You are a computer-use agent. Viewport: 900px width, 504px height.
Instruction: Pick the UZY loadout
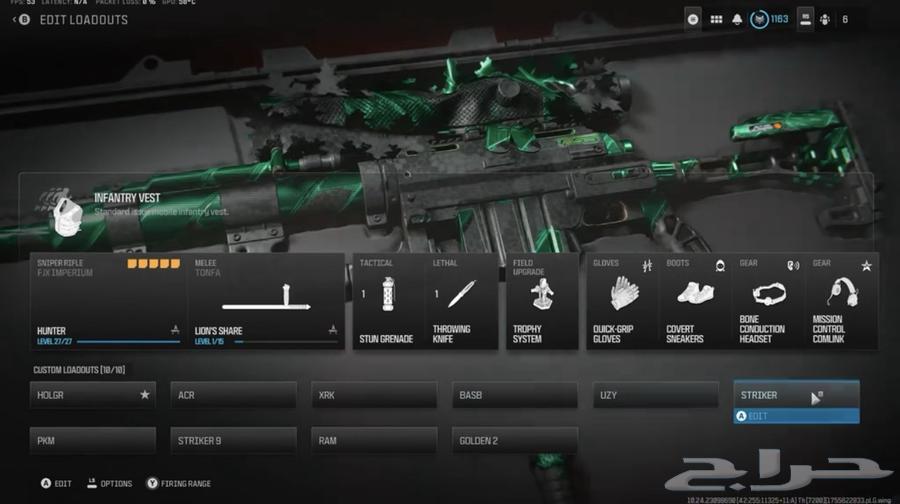[x=656, y=395]
